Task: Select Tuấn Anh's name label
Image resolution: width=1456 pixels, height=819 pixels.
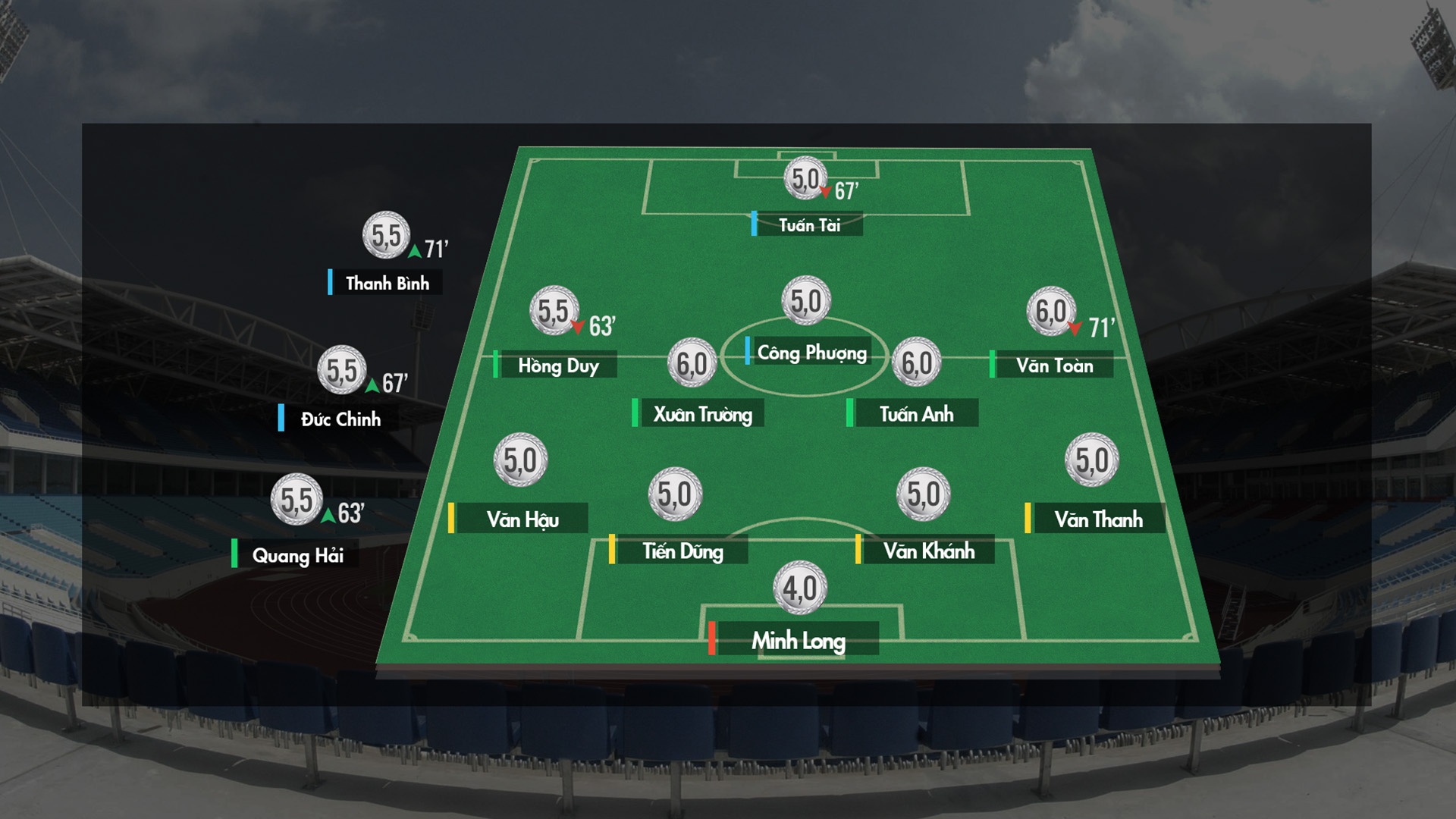Action: click(916, 414)
